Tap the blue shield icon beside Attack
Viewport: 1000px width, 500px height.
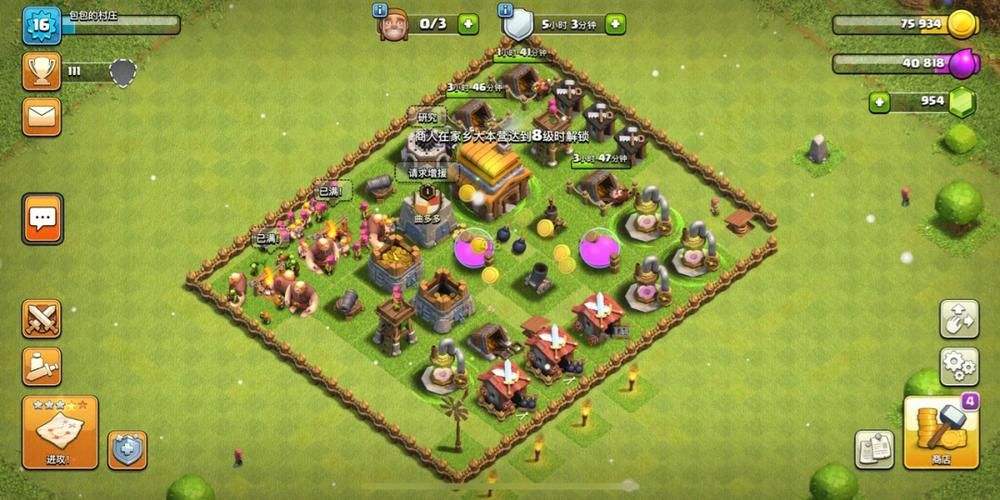[127, 450]
